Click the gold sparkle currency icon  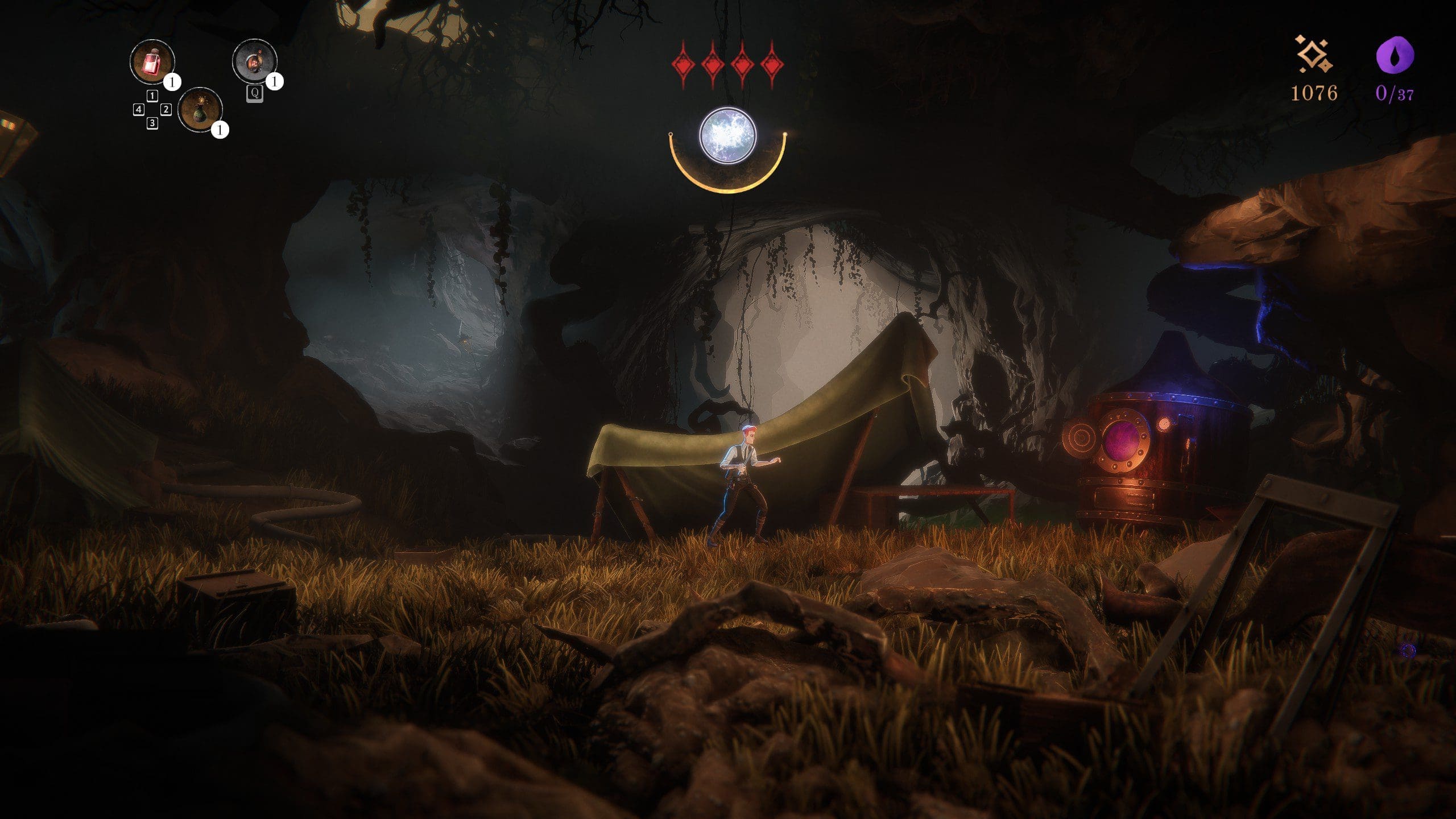click(x=1313, y=55)
